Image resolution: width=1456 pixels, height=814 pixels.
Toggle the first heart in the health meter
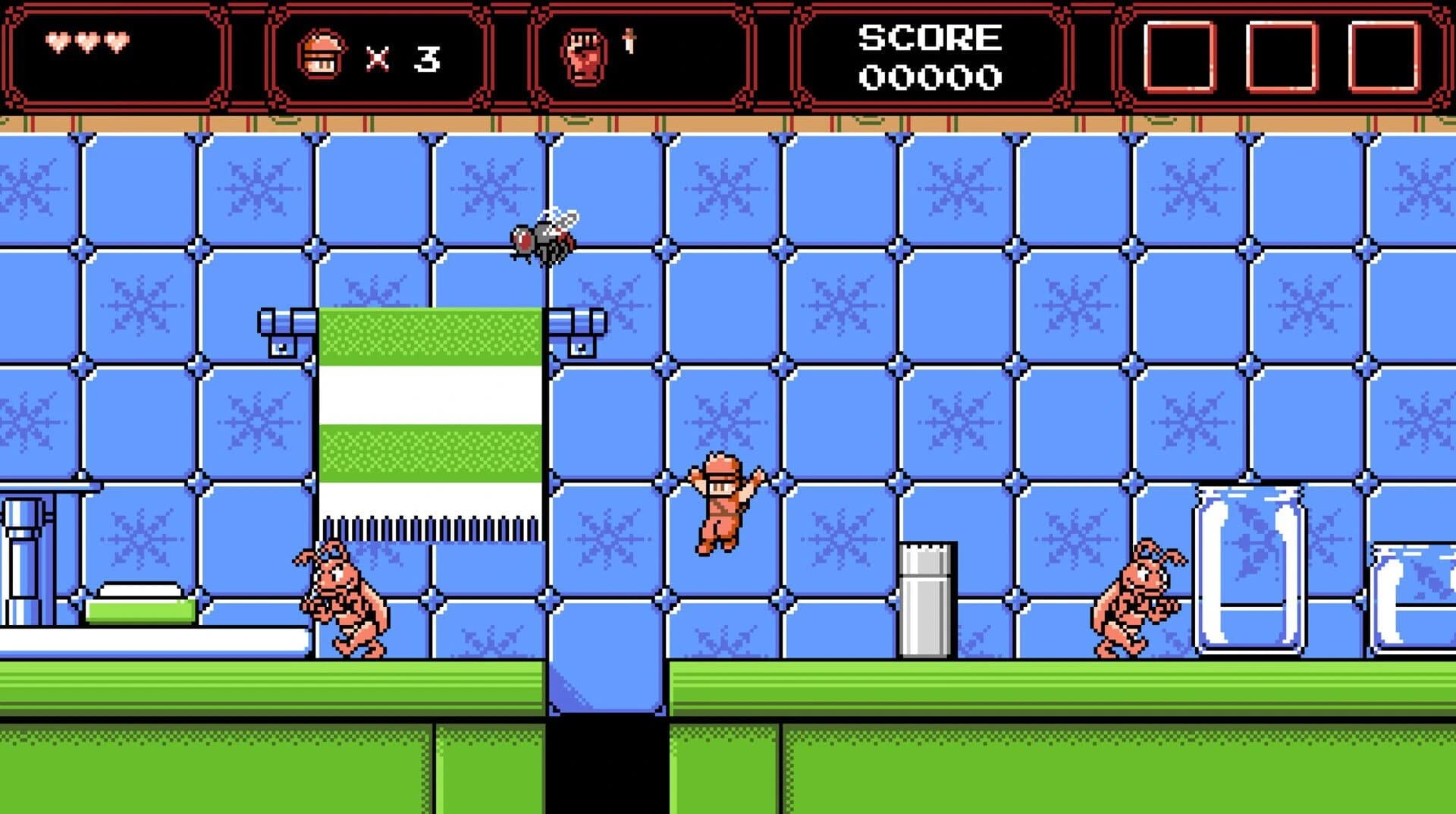click(x=57, y=42)
